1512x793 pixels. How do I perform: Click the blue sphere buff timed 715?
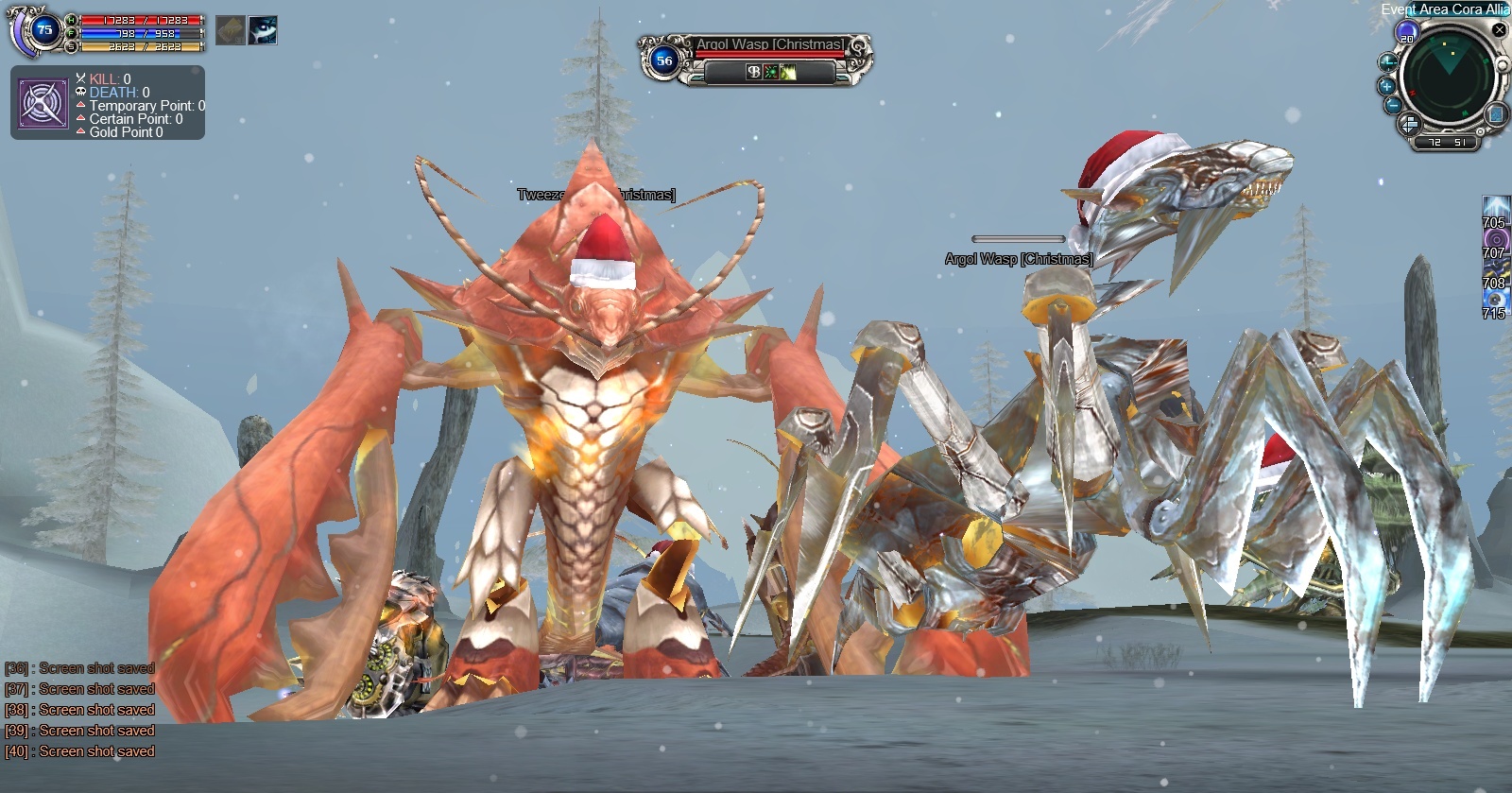(1495, 300)
